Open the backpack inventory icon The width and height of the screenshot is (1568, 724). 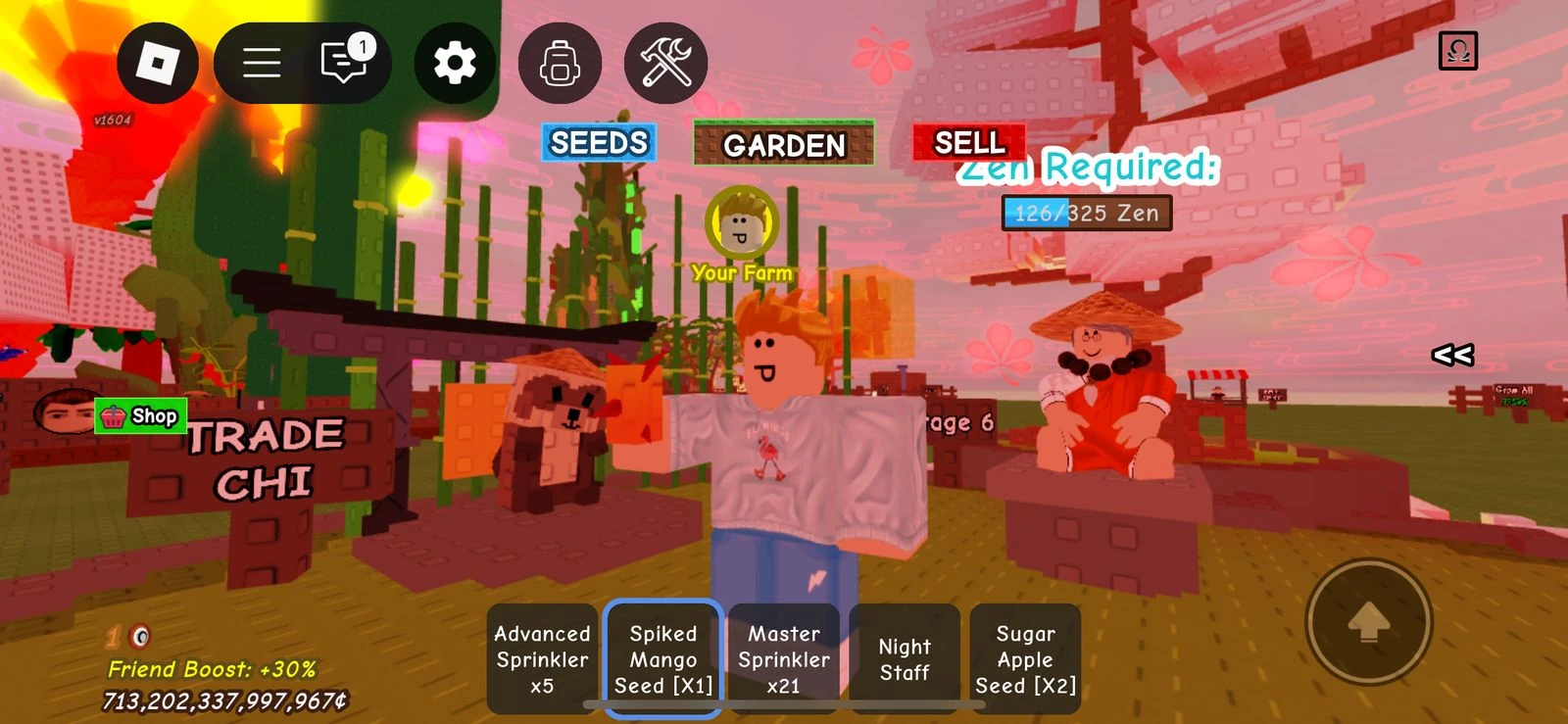pyautogui.click(x=560, y=63)
